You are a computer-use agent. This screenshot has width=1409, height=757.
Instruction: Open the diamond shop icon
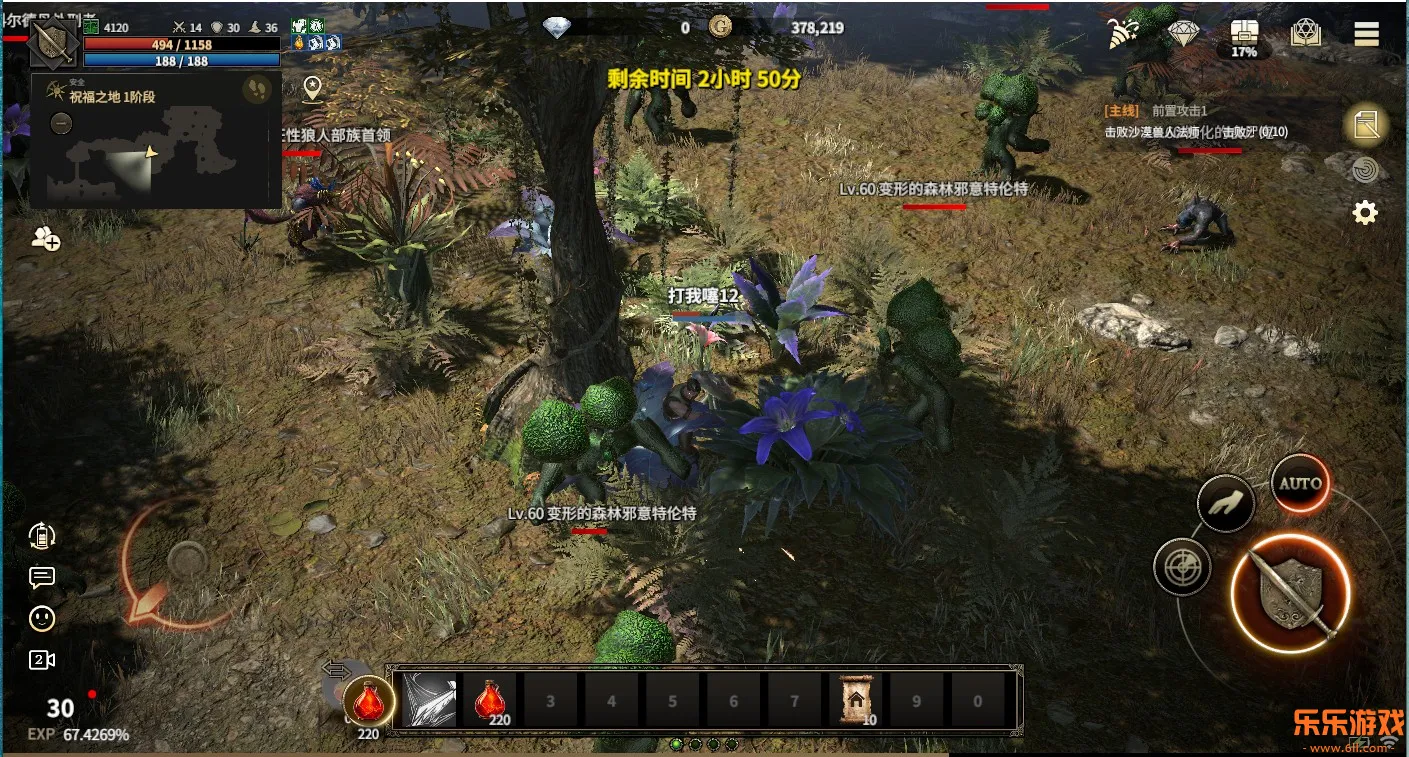coord(1184,34)
